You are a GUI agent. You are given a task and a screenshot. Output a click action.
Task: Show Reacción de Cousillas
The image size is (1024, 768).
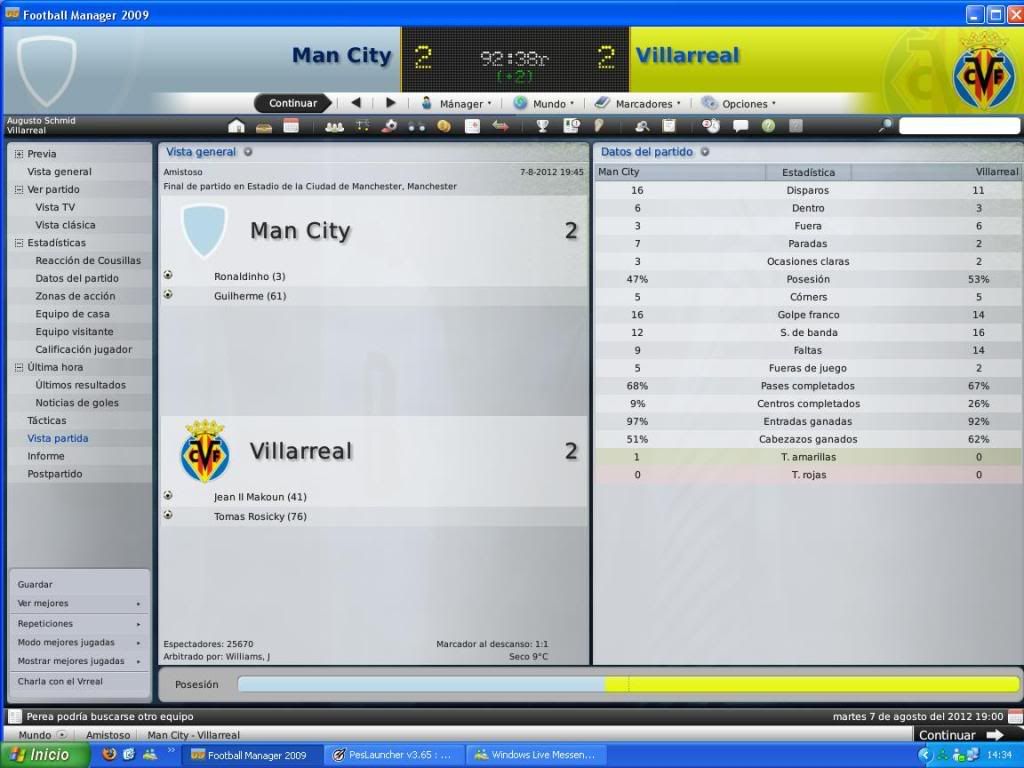coord(88,261)
